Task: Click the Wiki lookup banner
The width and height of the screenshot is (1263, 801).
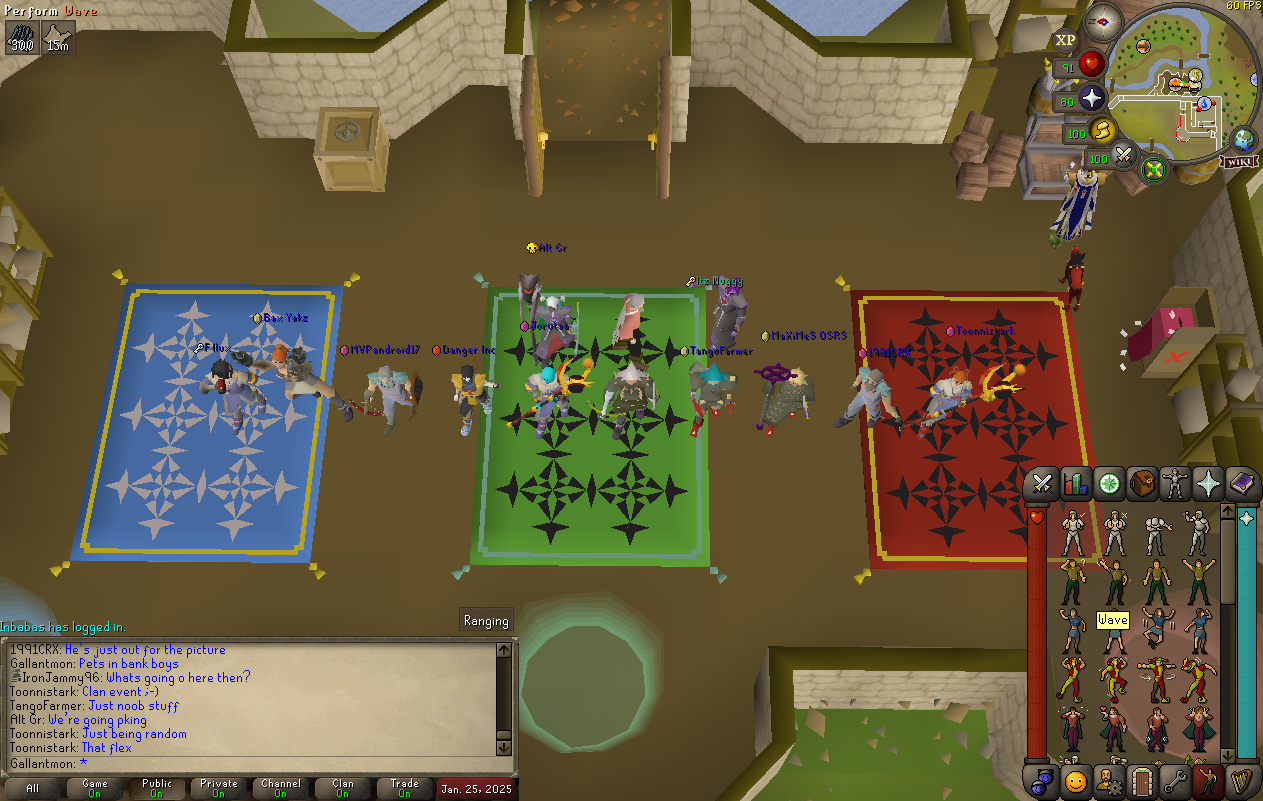Action: click(x=1236, y=161)
